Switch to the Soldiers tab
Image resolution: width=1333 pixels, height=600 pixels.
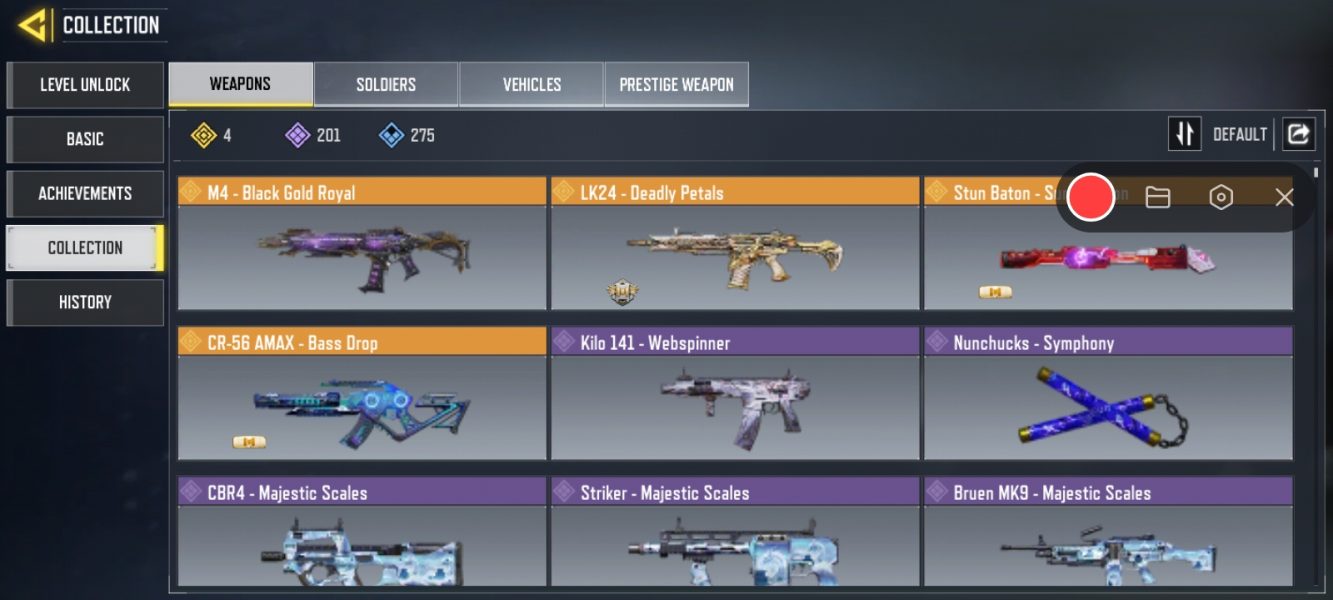(386, 85)
